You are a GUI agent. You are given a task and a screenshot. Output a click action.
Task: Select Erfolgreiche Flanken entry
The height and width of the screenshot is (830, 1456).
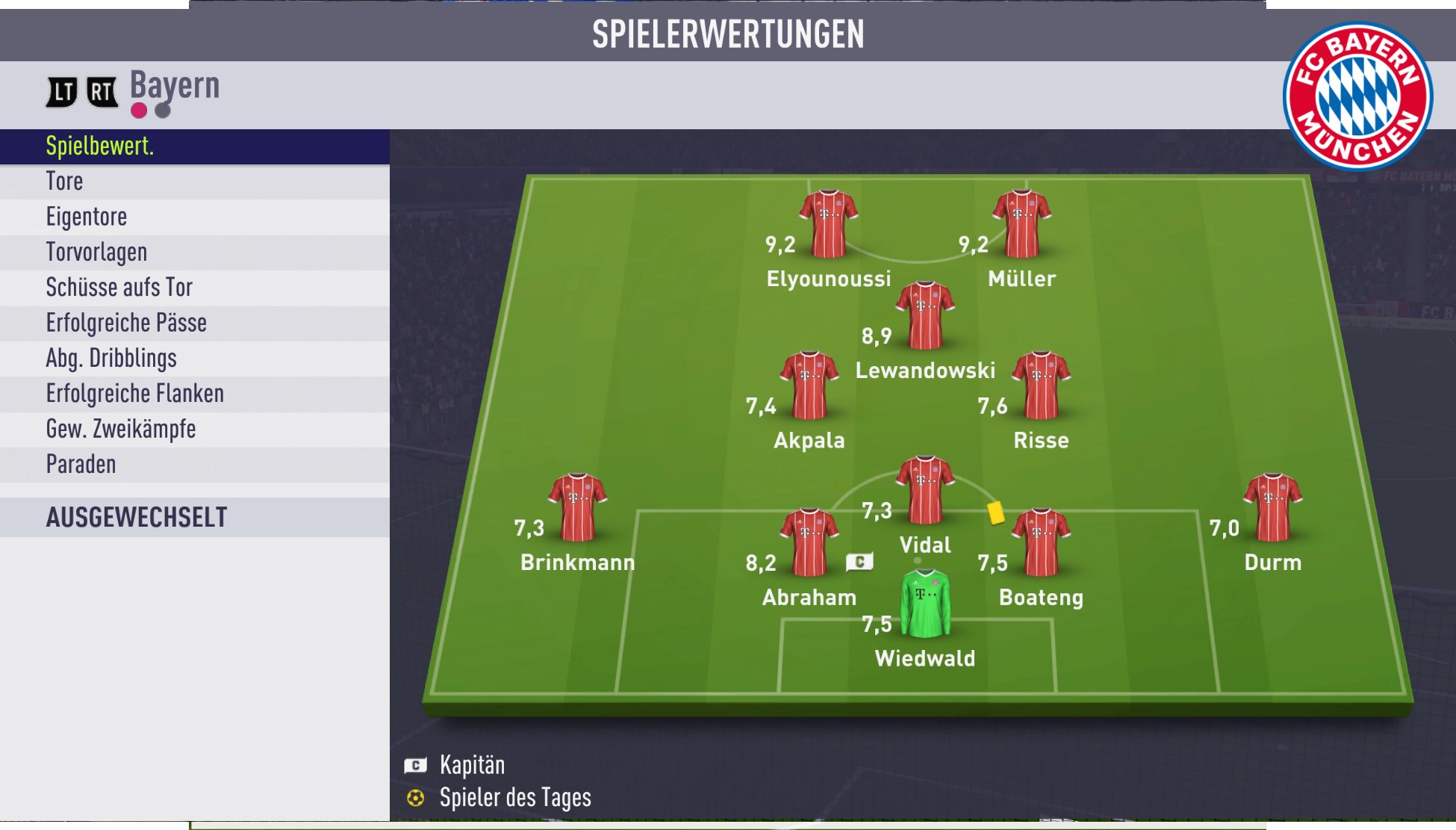pos(194,394)
